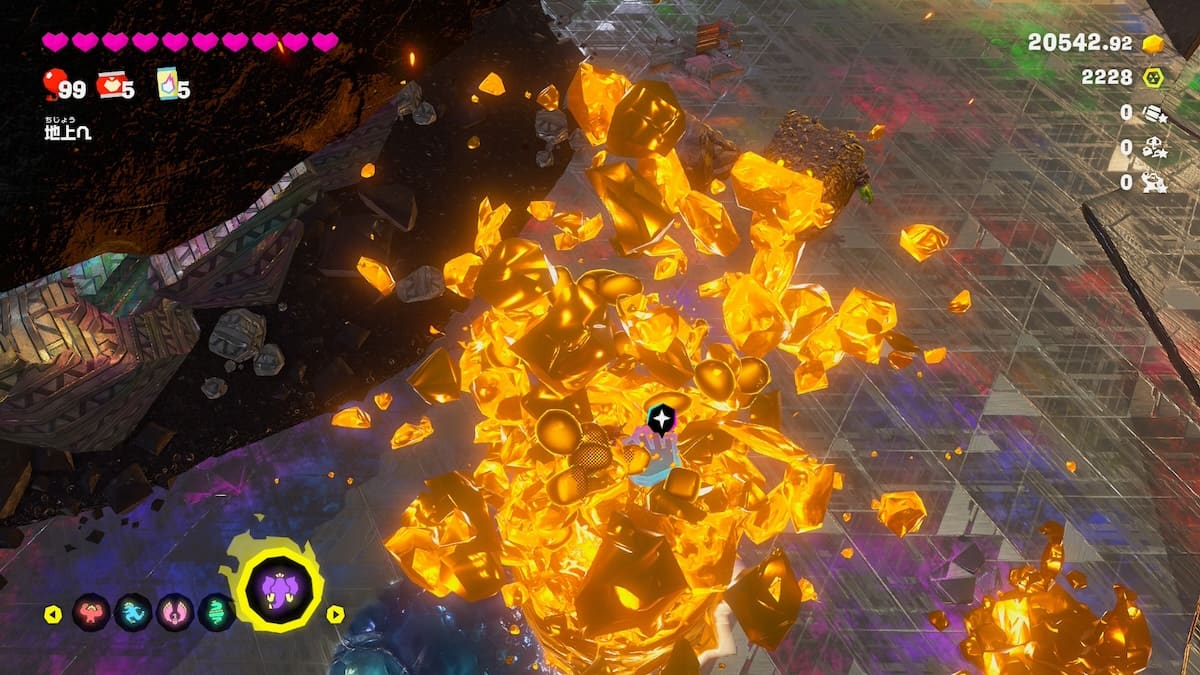Image resolution: width=1200 pixels, height=675 pixels.
Task: Click the white Kong silhouette star icon
Action: tap(1153, 182)
